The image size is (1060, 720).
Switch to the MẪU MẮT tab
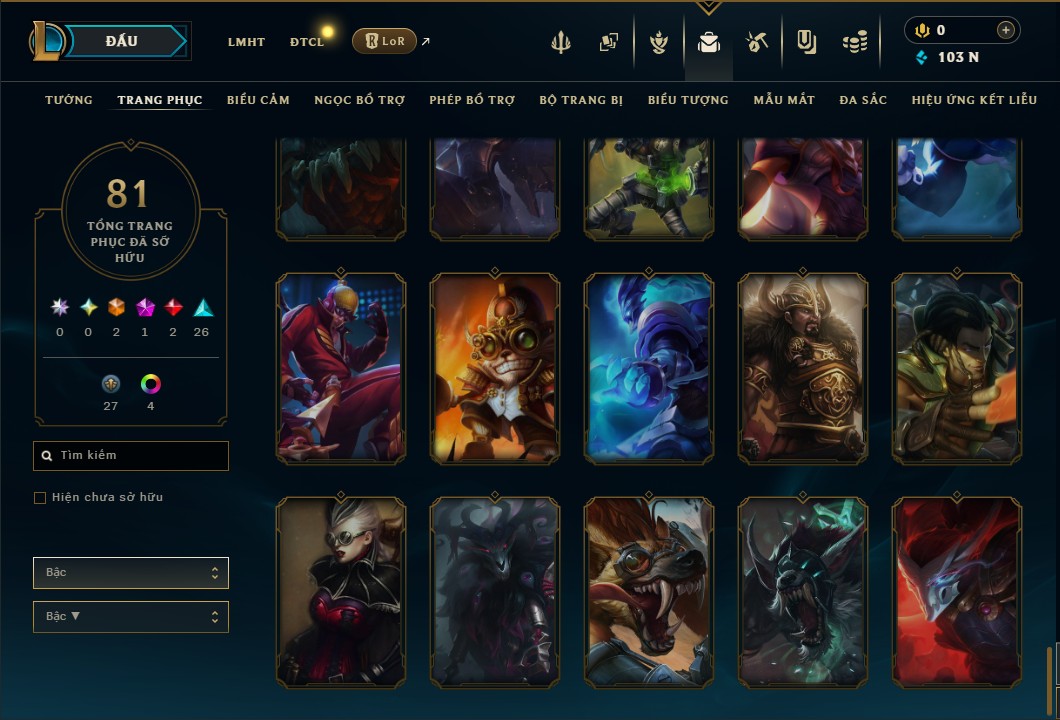pyautogui.click(x=784, y=100)
